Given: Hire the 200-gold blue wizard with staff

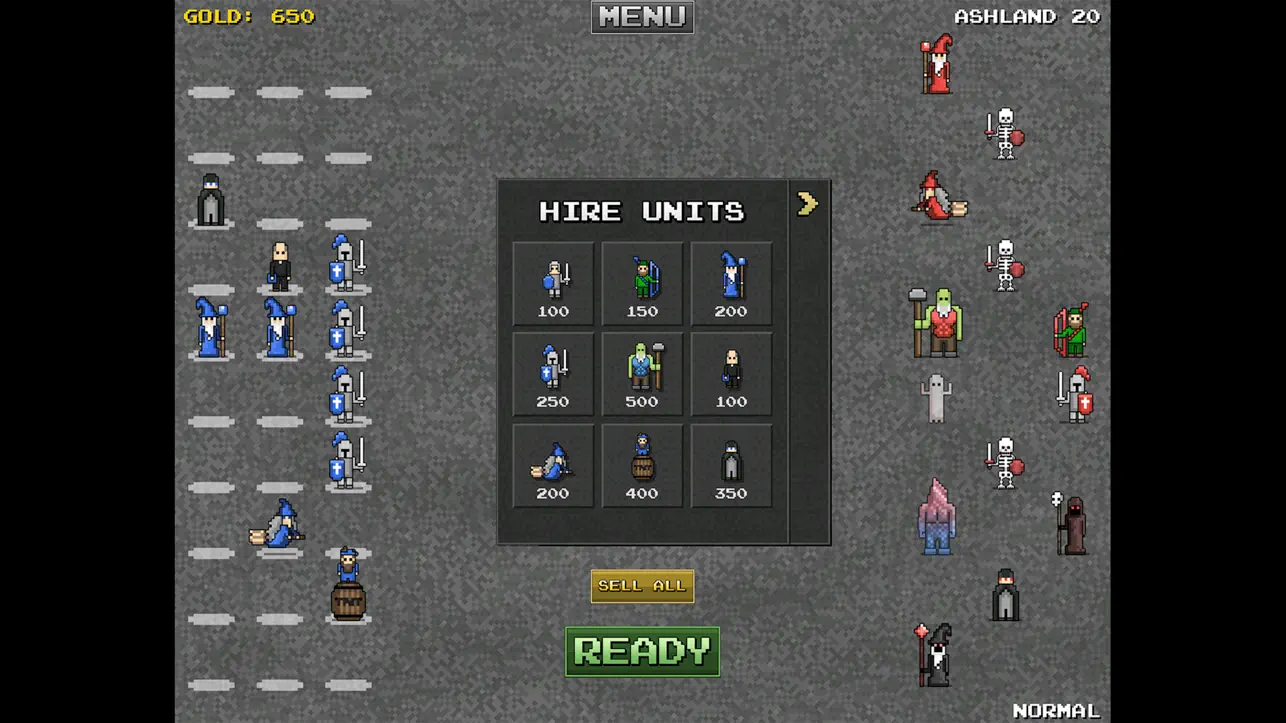Looking at the screenshot, I should tap(731, 282).
